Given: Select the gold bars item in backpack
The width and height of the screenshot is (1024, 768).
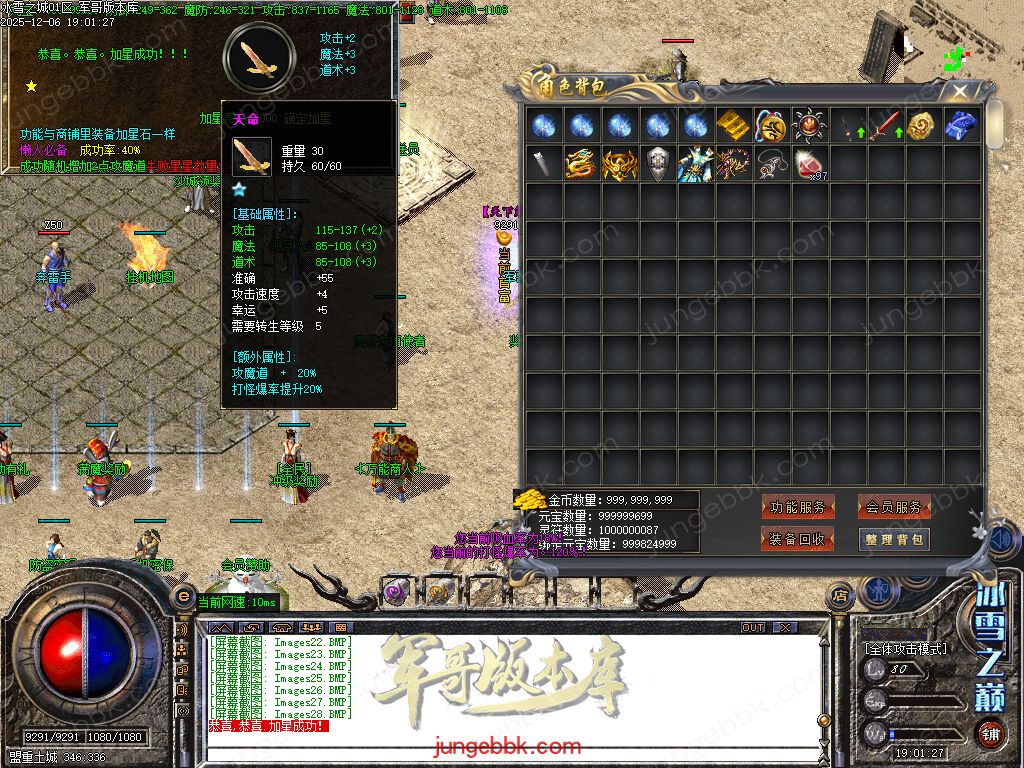Looking at the screenshot, I should pyautogui.click(x=733, y=126).
